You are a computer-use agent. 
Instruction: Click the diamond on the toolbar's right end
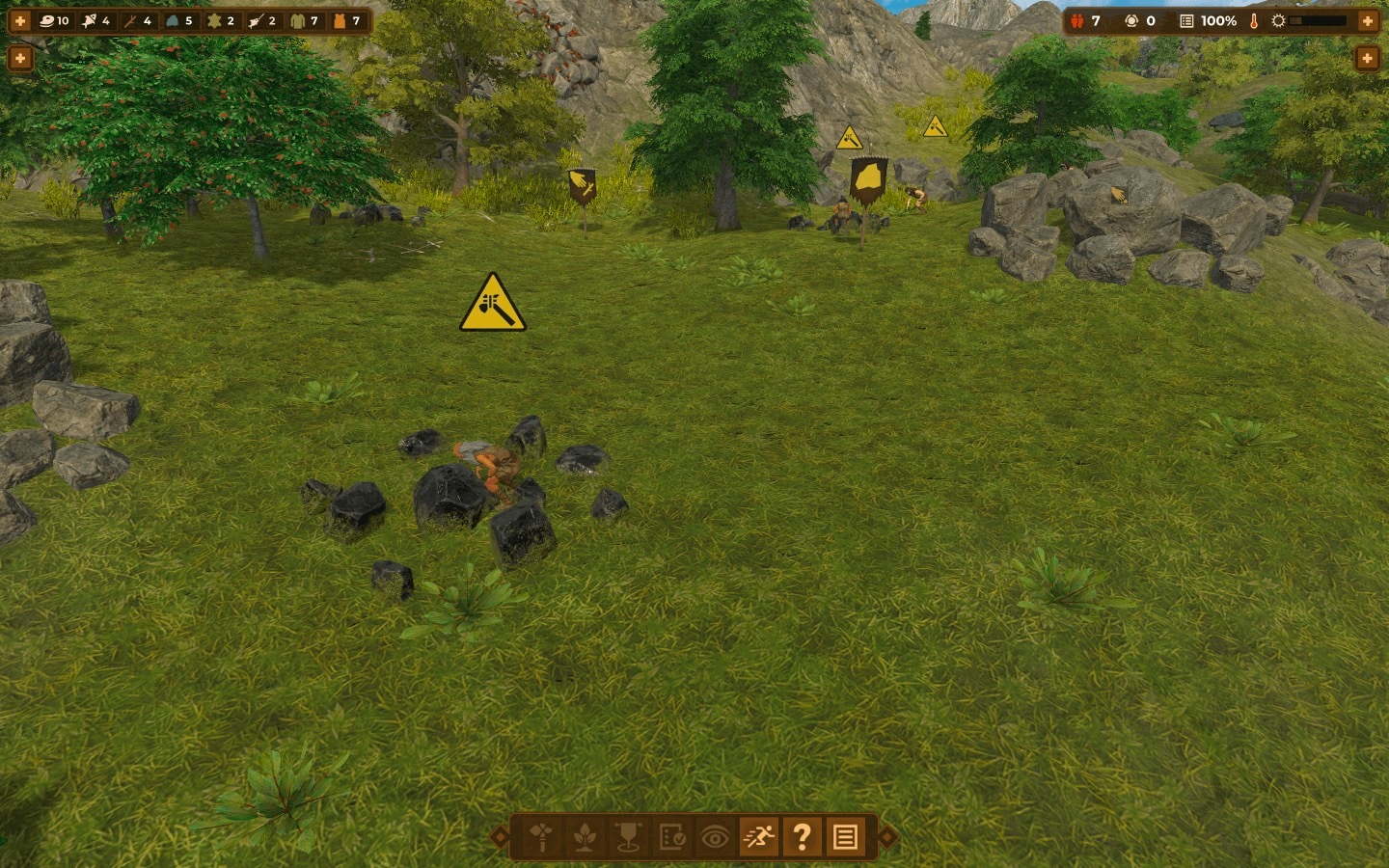pos(887,837)
